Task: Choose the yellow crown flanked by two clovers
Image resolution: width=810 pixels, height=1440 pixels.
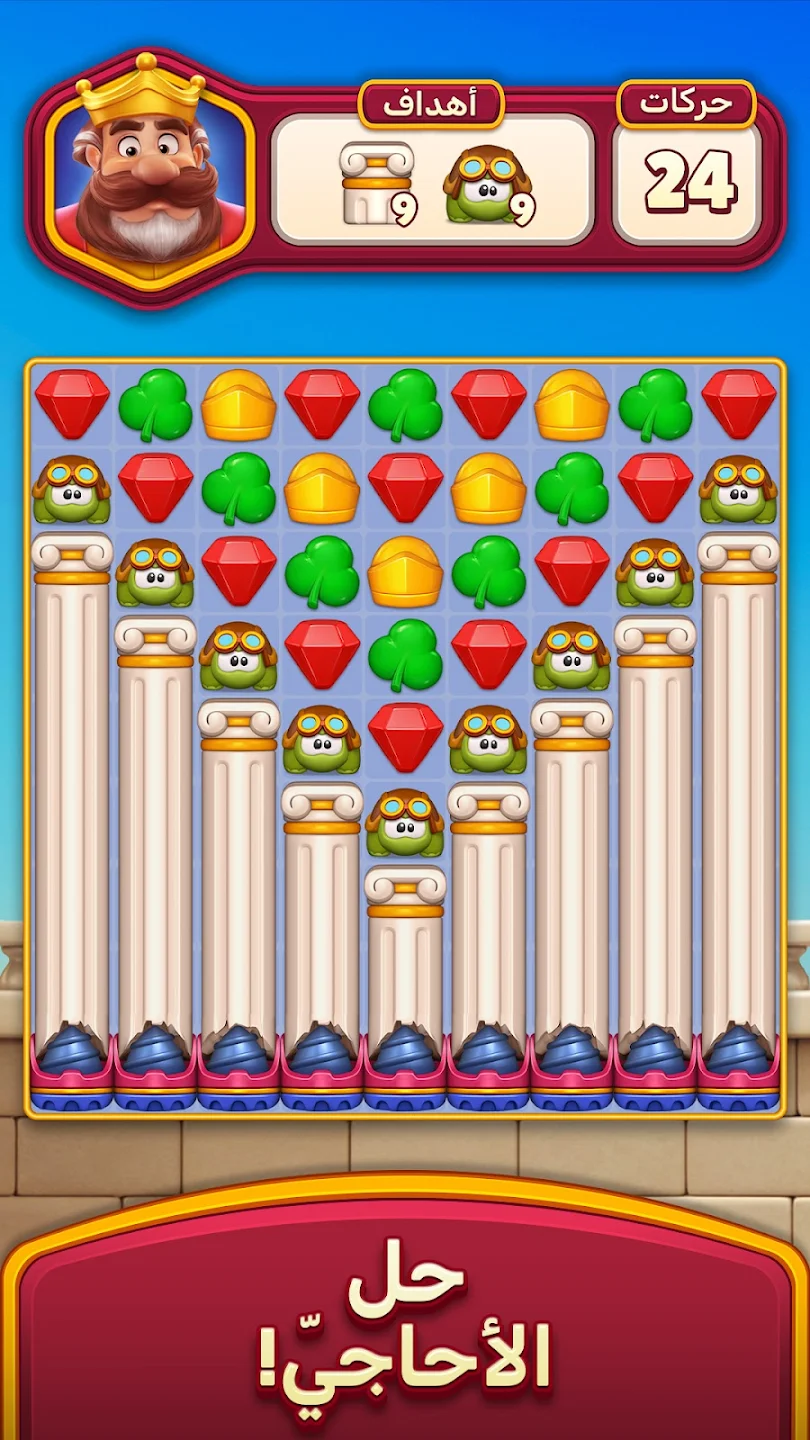Action: [405, 572]
